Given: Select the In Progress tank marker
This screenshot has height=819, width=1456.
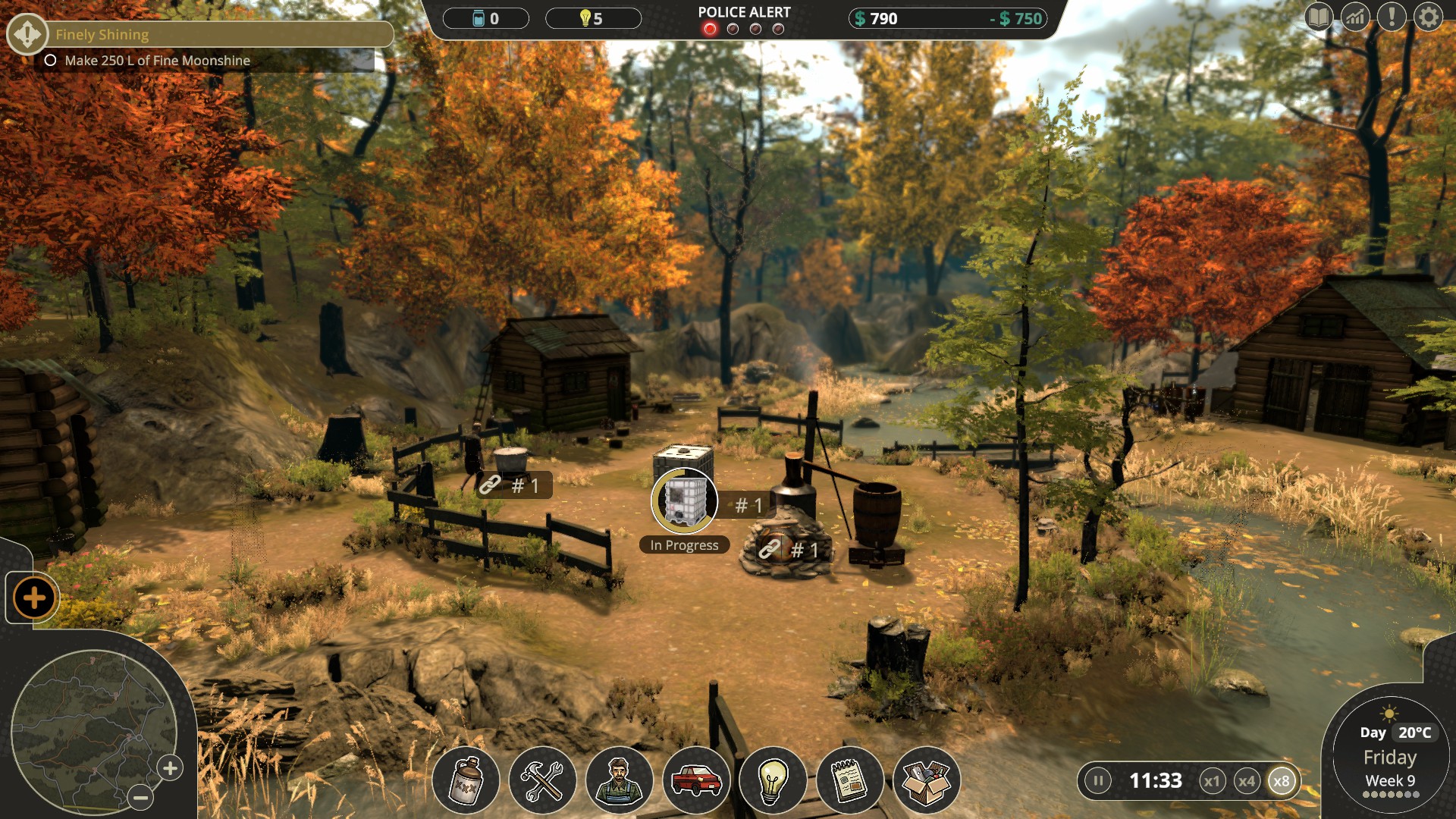Looking at the screenshot, I should tap(684, 501).
